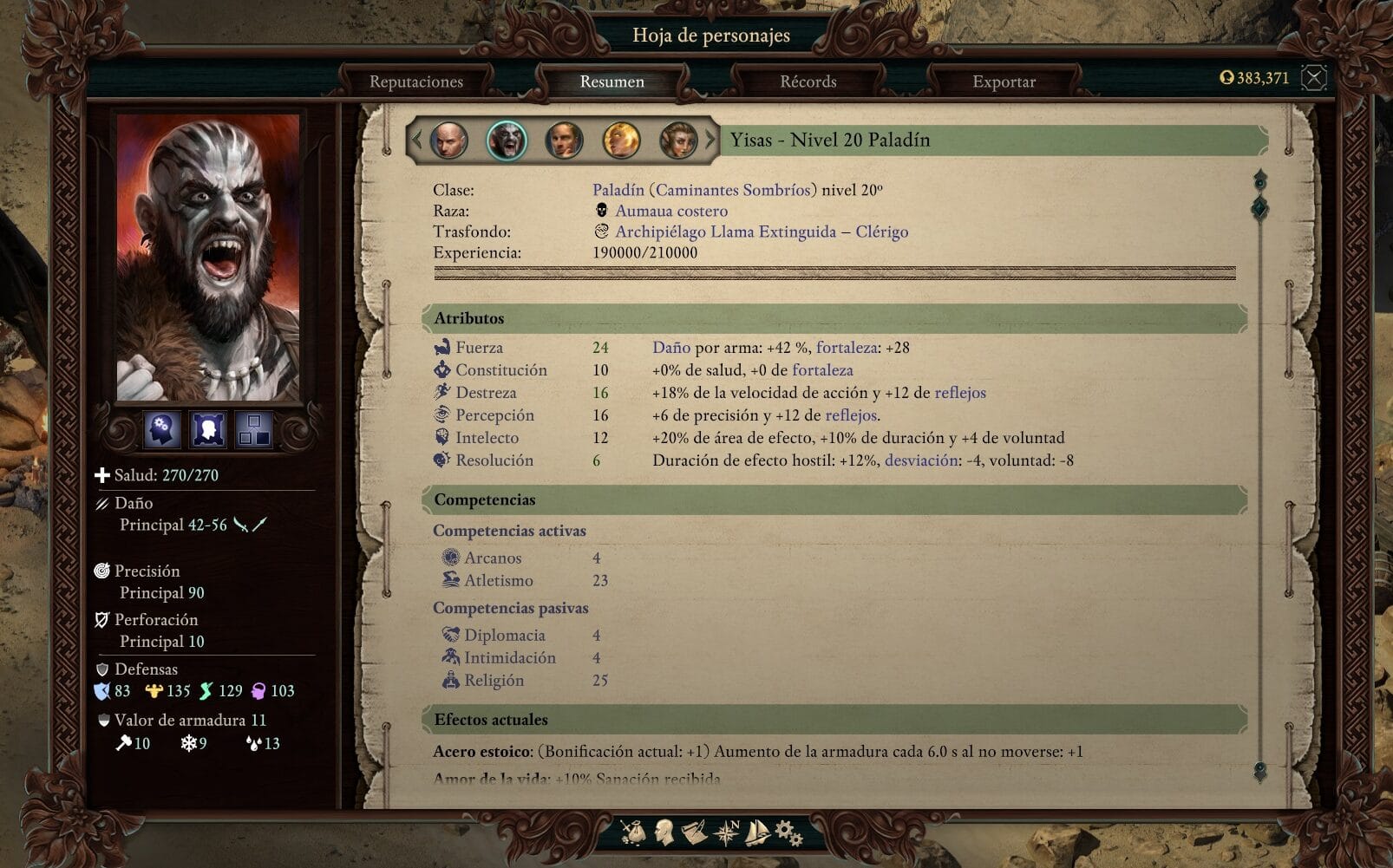1393x868 pixels.
Task: Choose the brown-haired man stroking his chin portrait
Action: coord(564,140)
